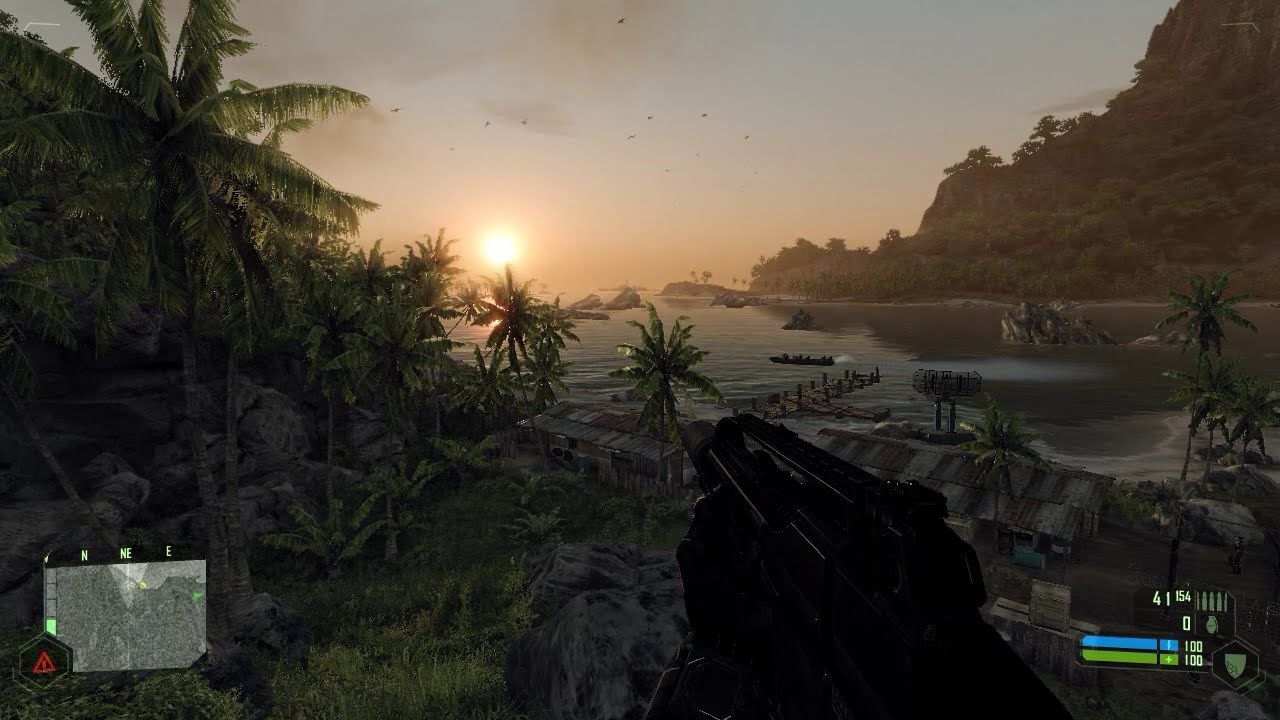Click the reserve ammo 154 readout
This screenshot has height=720, width=1280.
(x=1182, y=596)
